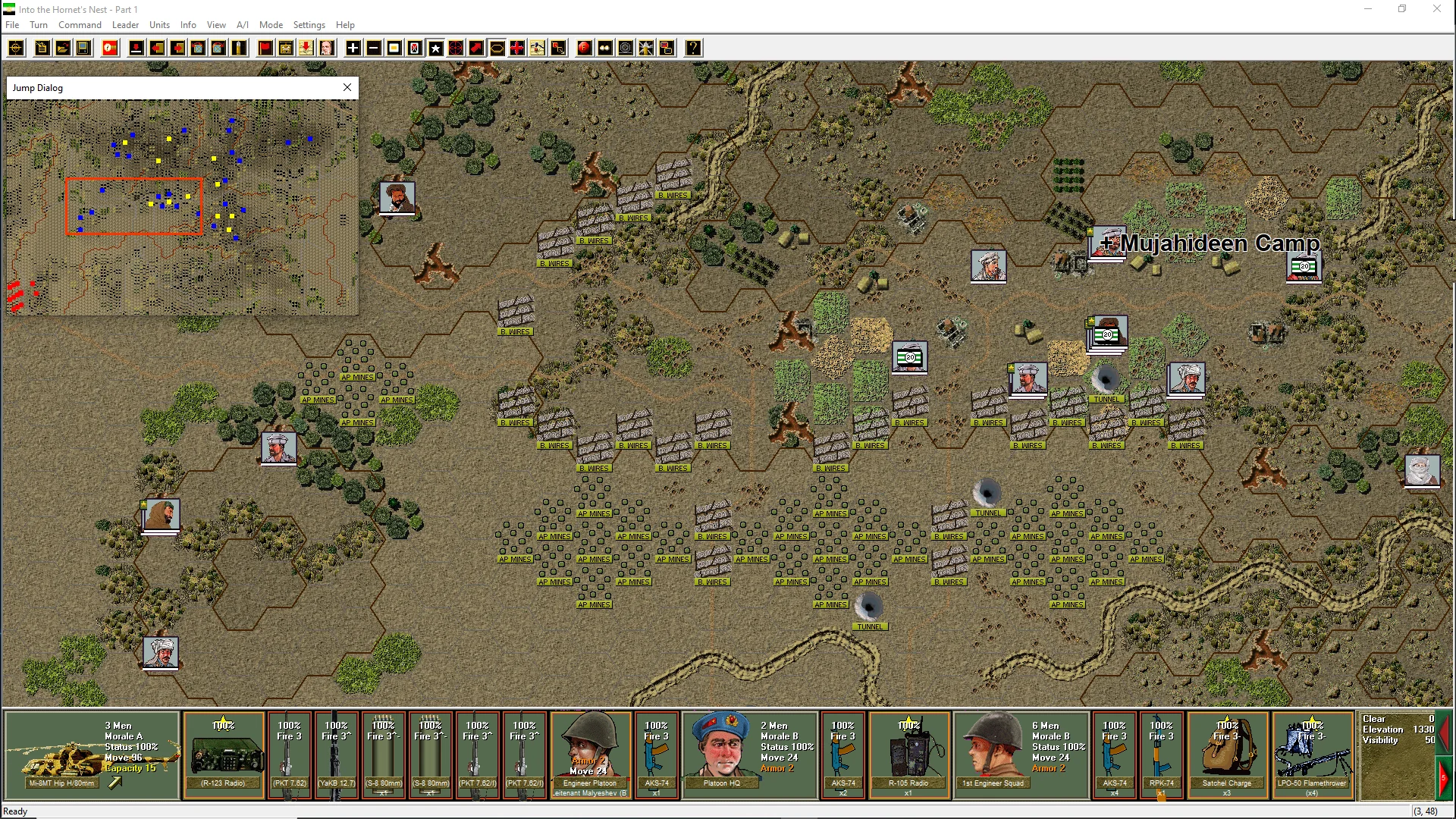Select the LPO-50 Flamethrower weapon card

click(x=1312, y=755)
